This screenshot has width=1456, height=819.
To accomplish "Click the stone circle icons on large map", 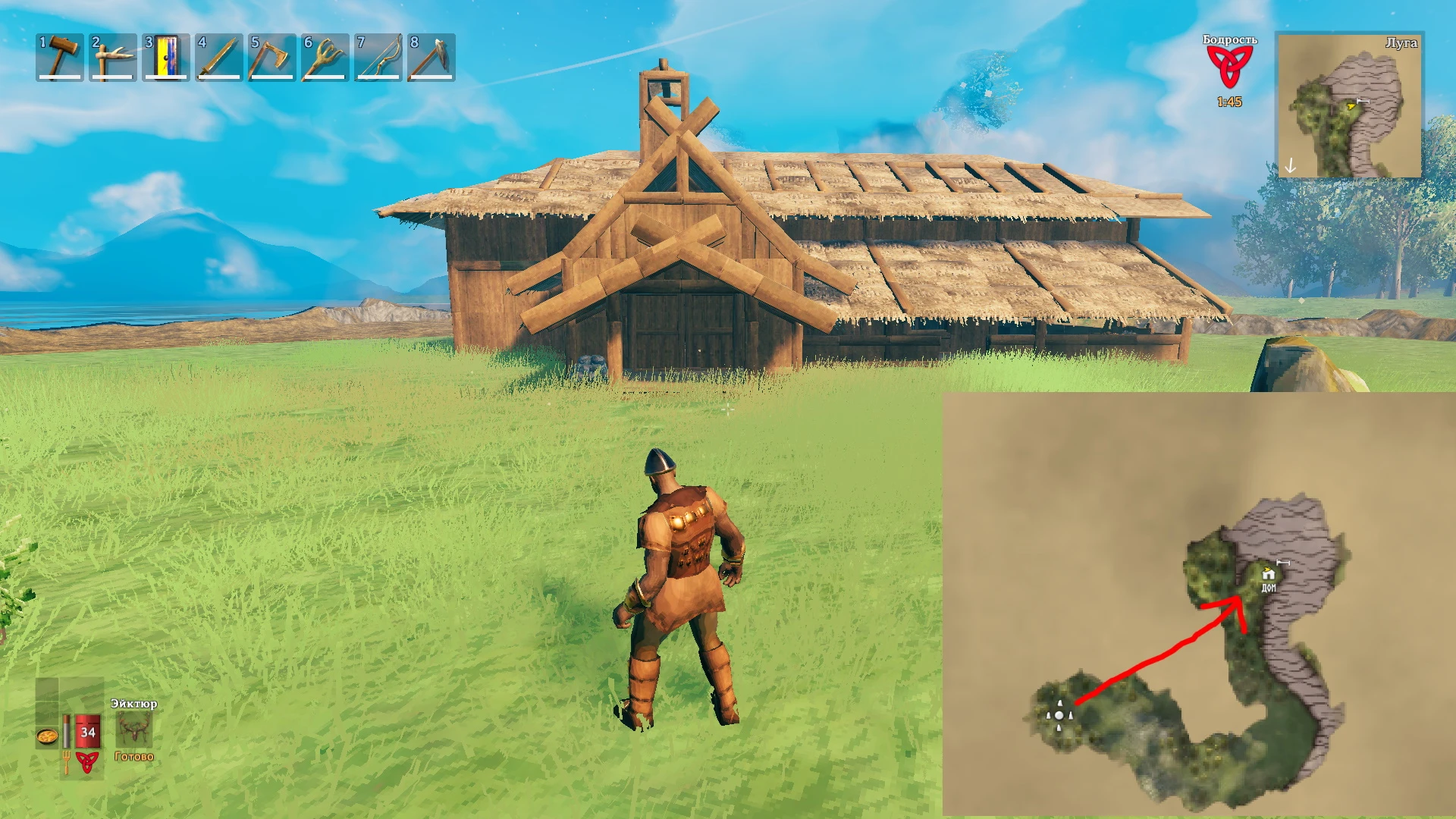I will (x=1059, y=717).
